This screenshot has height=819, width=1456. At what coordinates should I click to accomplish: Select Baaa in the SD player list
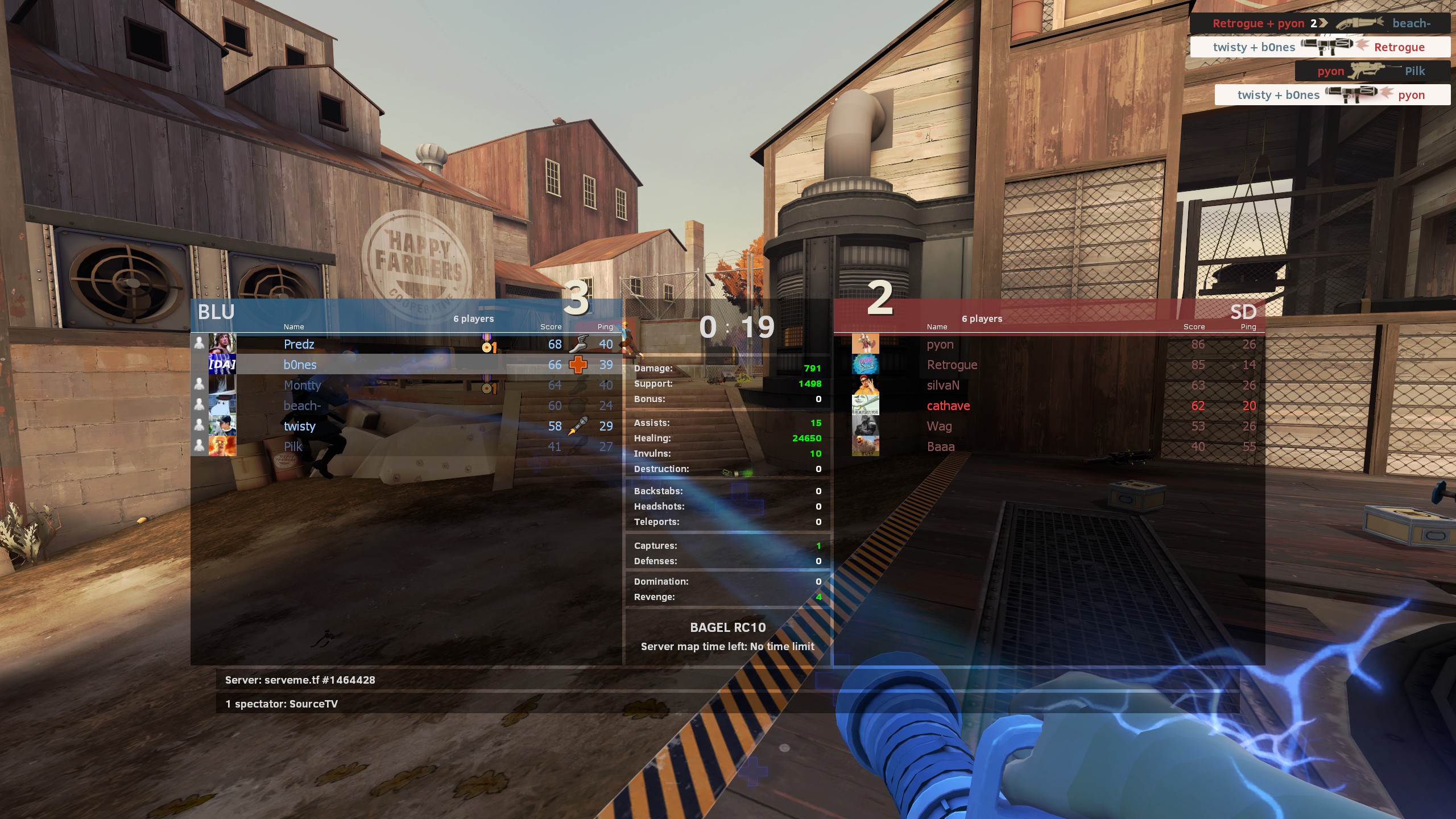pos(941,446)
